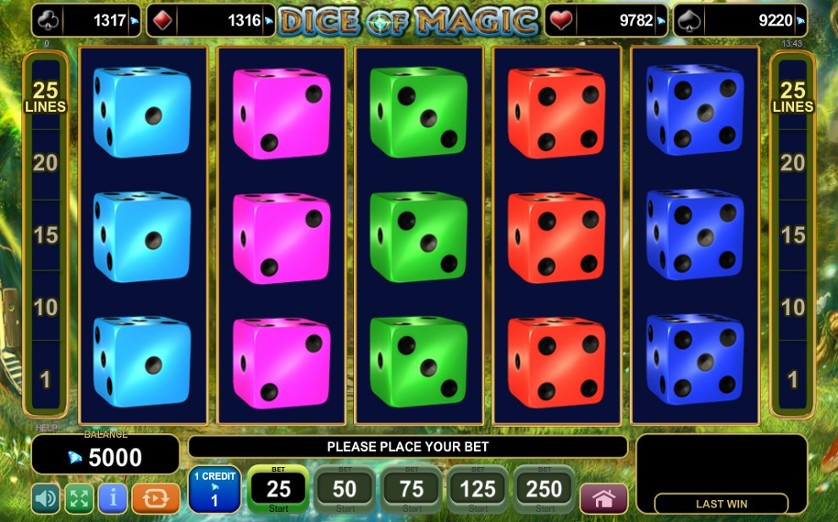Enter fullscreen with the green arrows button
The height and width of the screenshot is (522, 838).
[79, 497]
